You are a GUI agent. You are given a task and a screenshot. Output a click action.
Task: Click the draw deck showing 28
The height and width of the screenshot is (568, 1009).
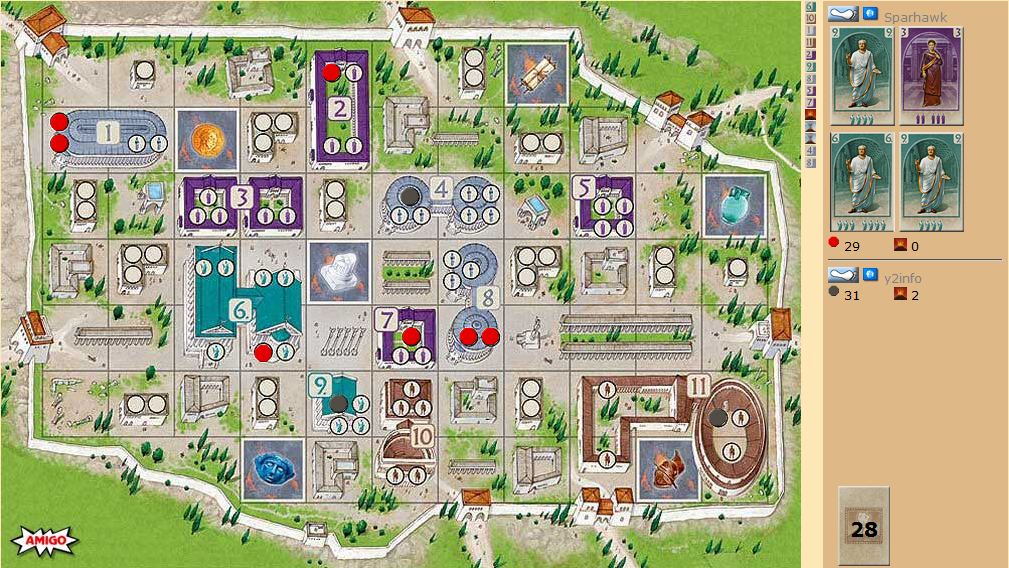[863, 524]
